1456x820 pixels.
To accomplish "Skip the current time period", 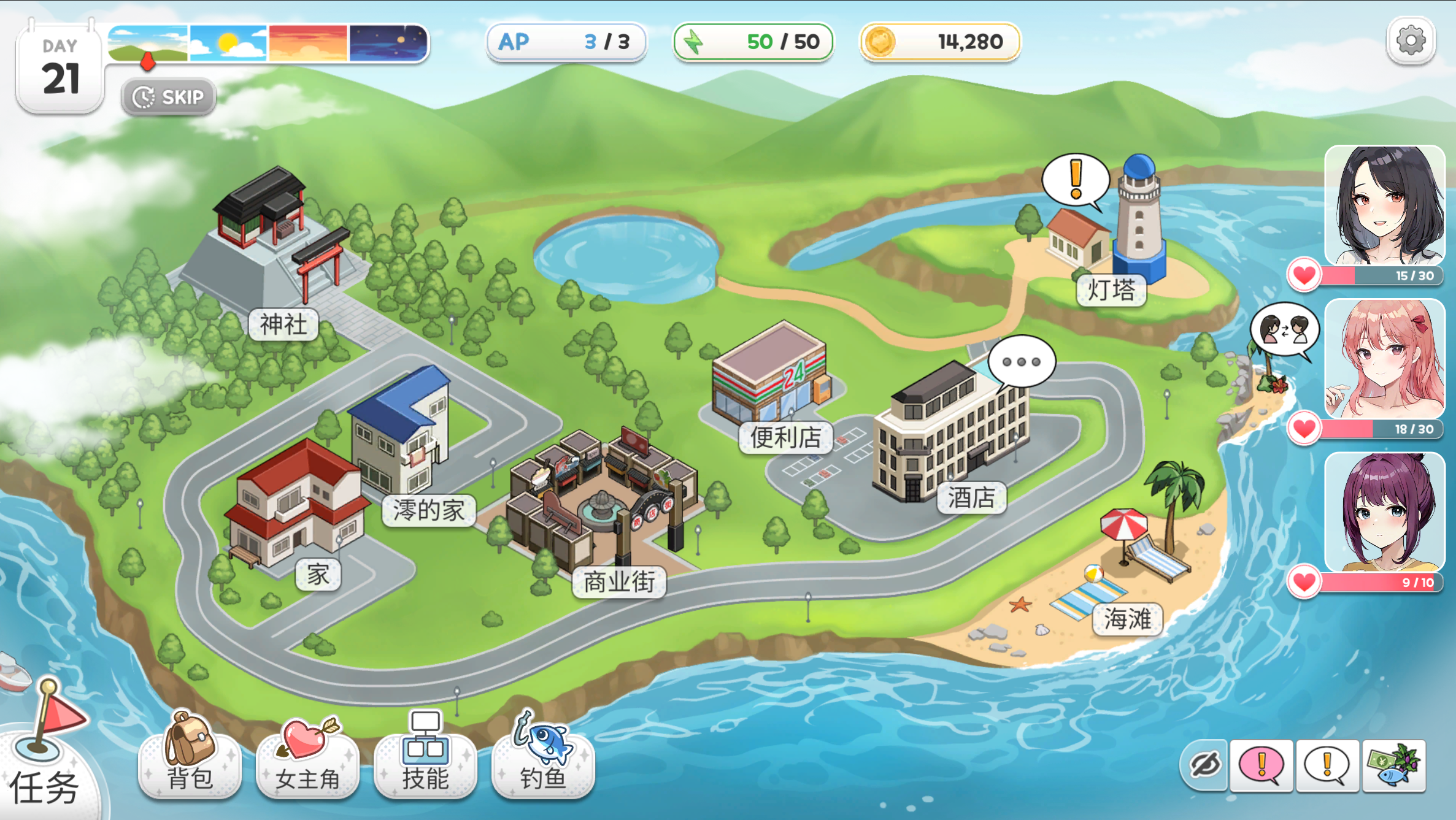I will (x=169, y=97).
